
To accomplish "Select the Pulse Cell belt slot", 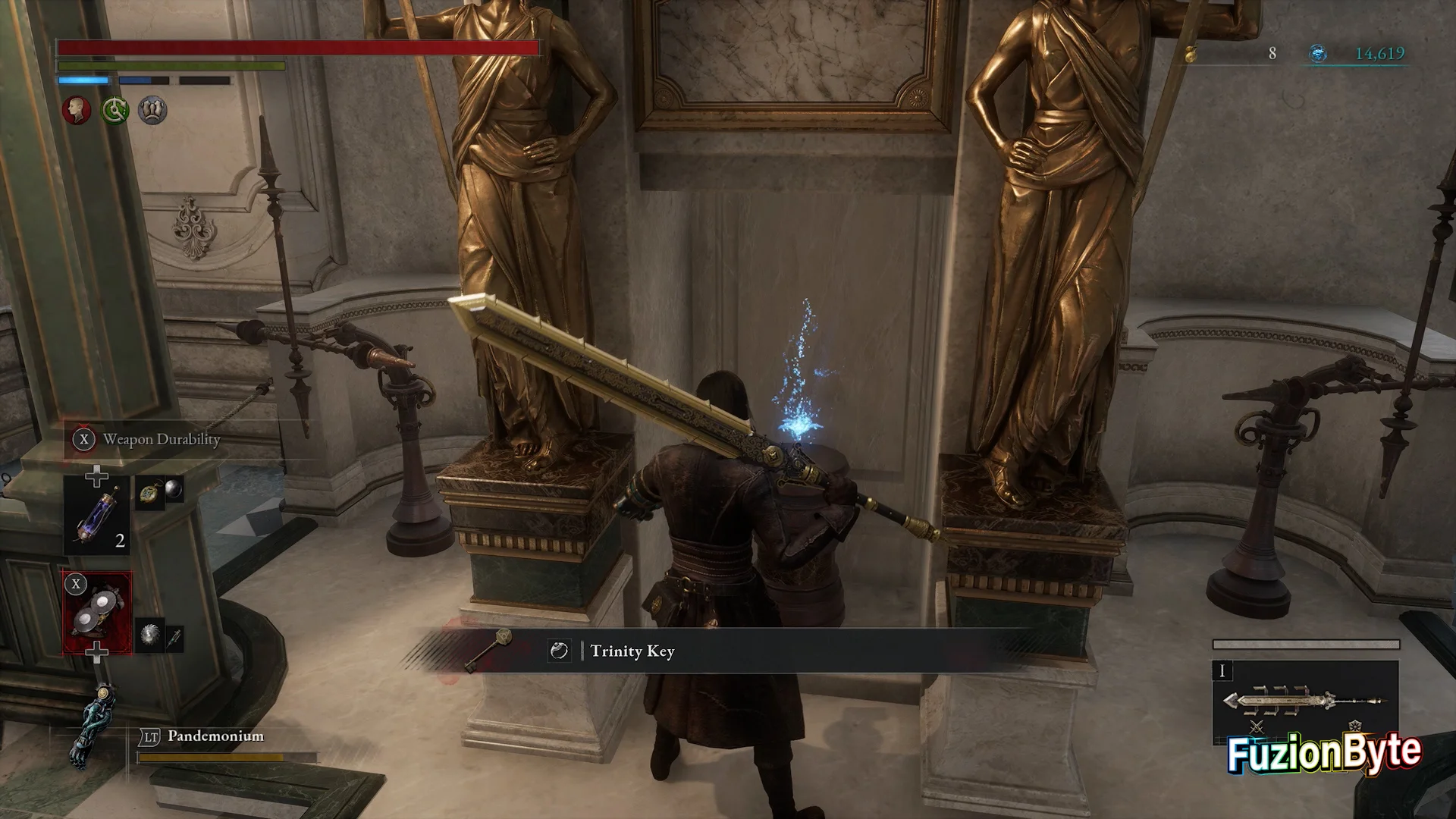I will pos(97,515).
